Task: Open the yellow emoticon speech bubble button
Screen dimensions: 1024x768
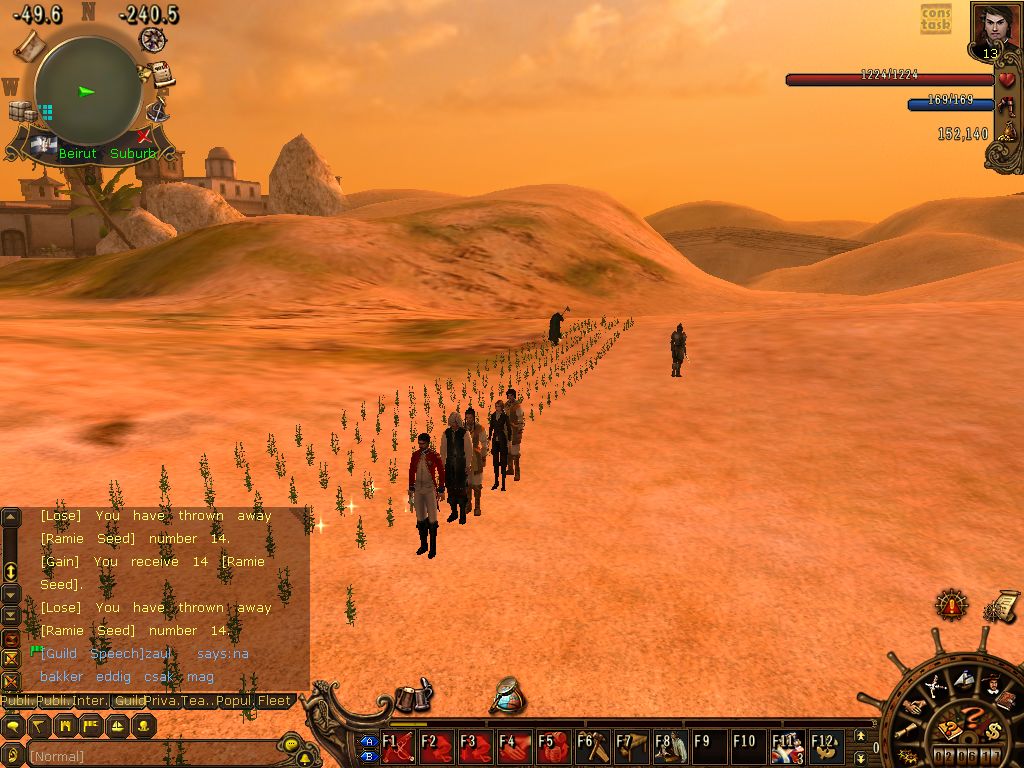Action: click(290, 745)
